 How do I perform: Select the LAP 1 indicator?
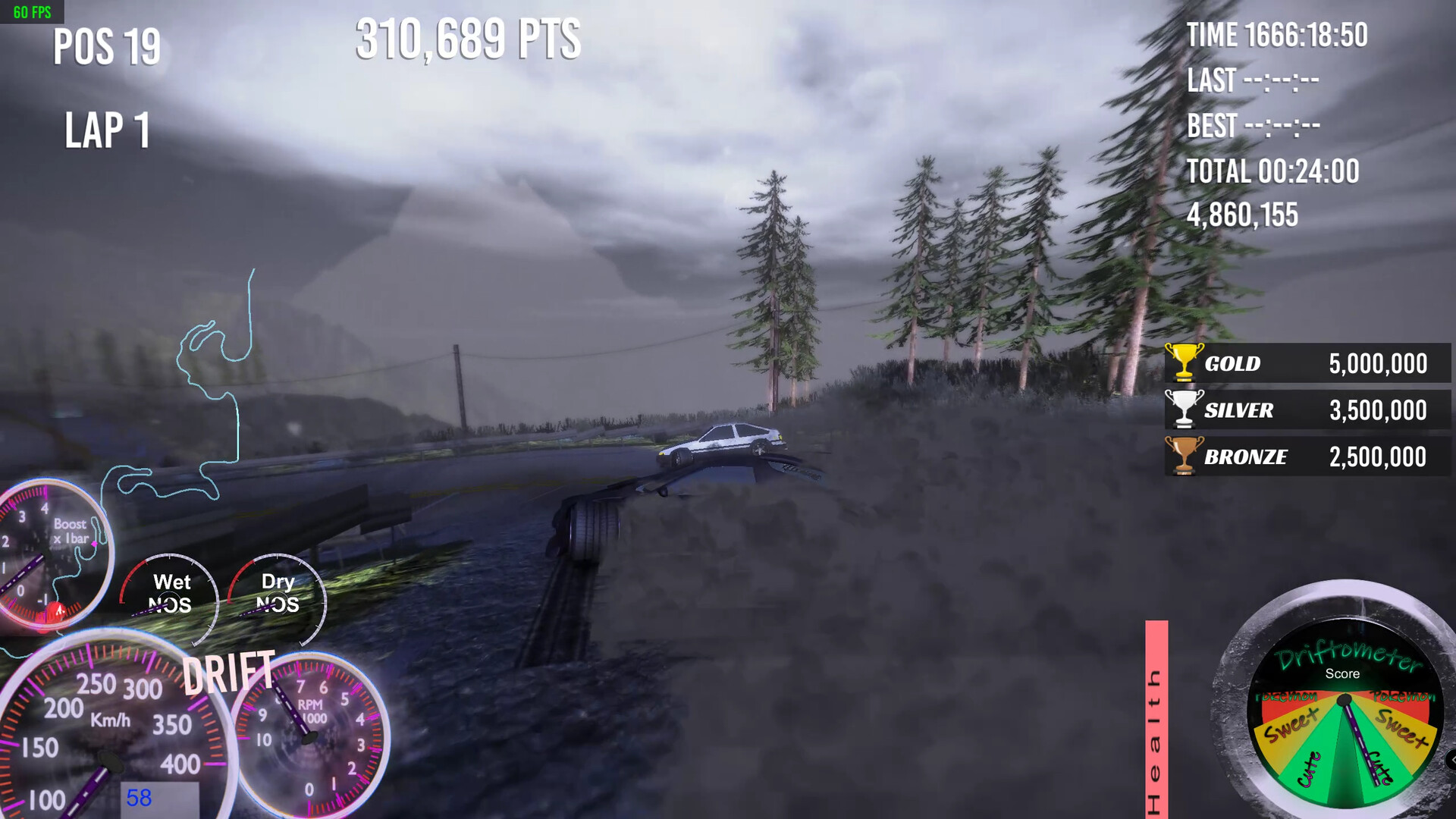(x=106, y=129)
